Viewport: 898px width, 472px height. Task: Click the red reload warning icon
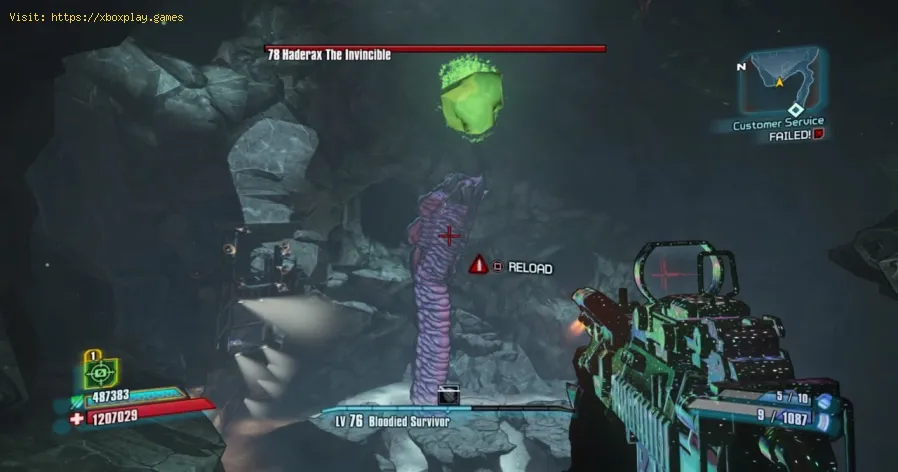pos(479,265)
